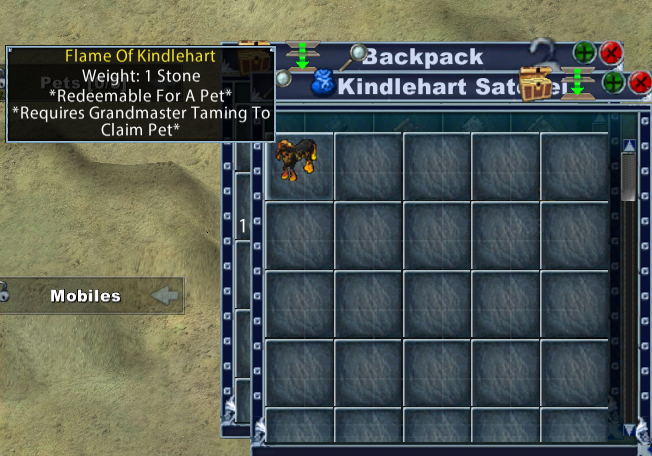Viewport: 652px width, 456px height.
Task: Click the green plus on Kindlehart Satchel
Action: tap(614, 83)
